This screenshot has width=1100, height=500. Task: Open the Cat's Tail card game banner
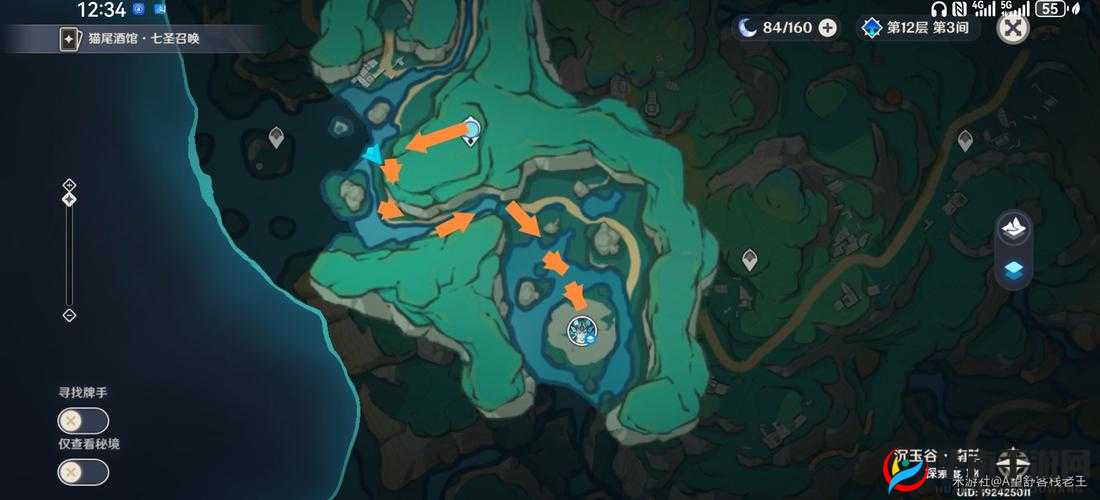[x=135, y=39]
